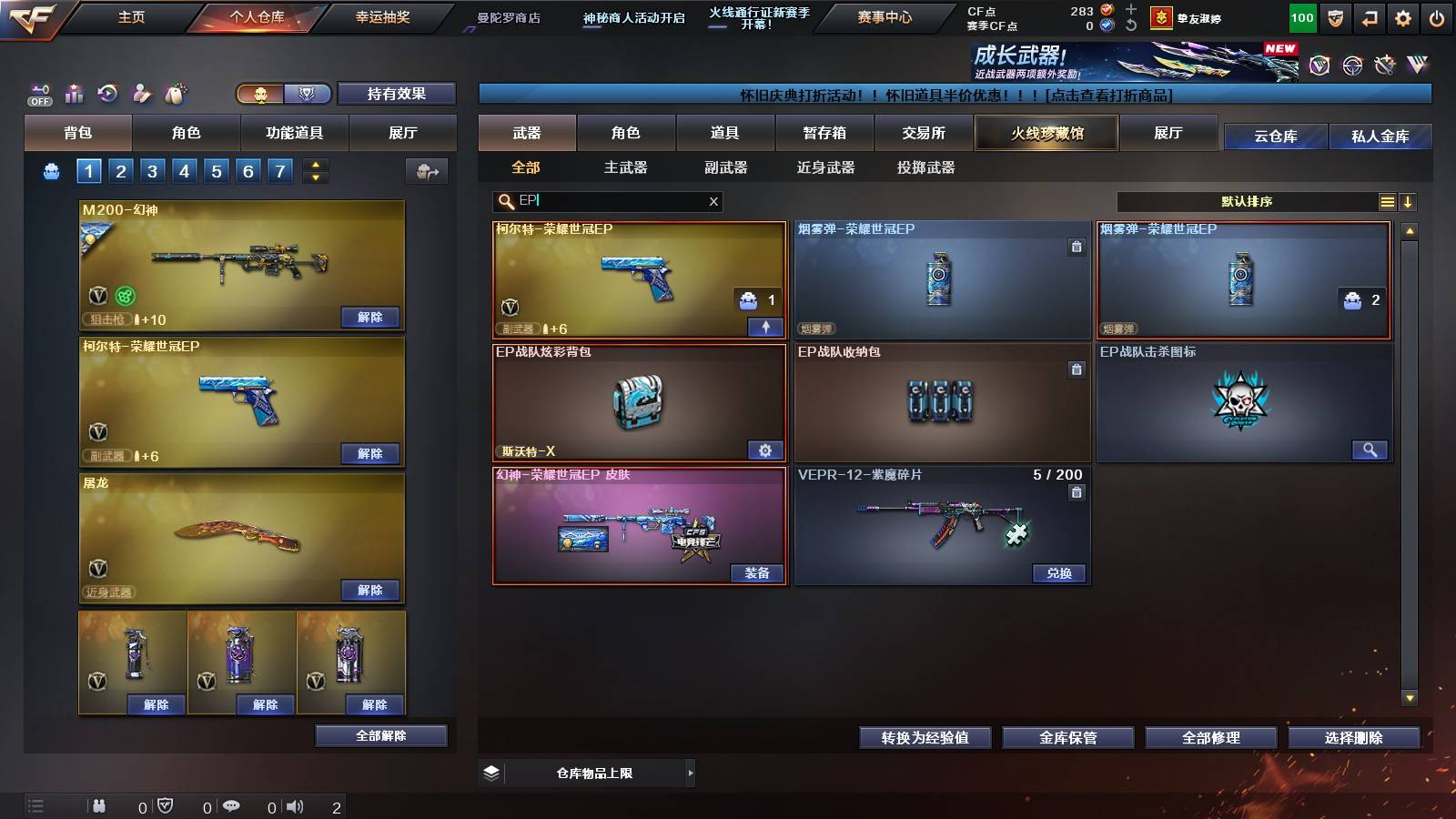
Task: Click the return arrow icon near settings
Action: pyautogui.click(x=1370, y=17)
